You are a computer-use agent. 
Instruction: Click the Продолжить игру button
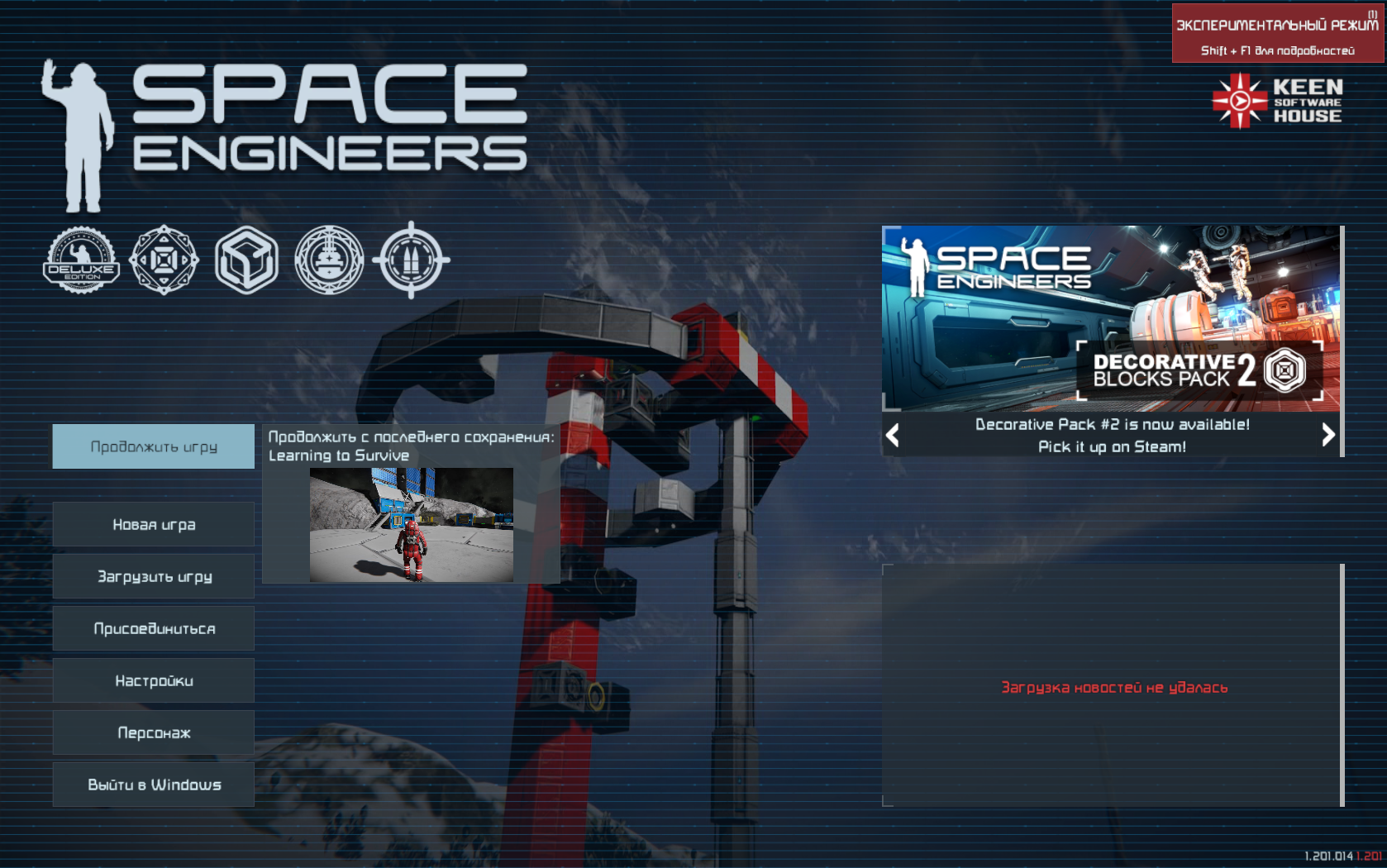tap(154, 446)
